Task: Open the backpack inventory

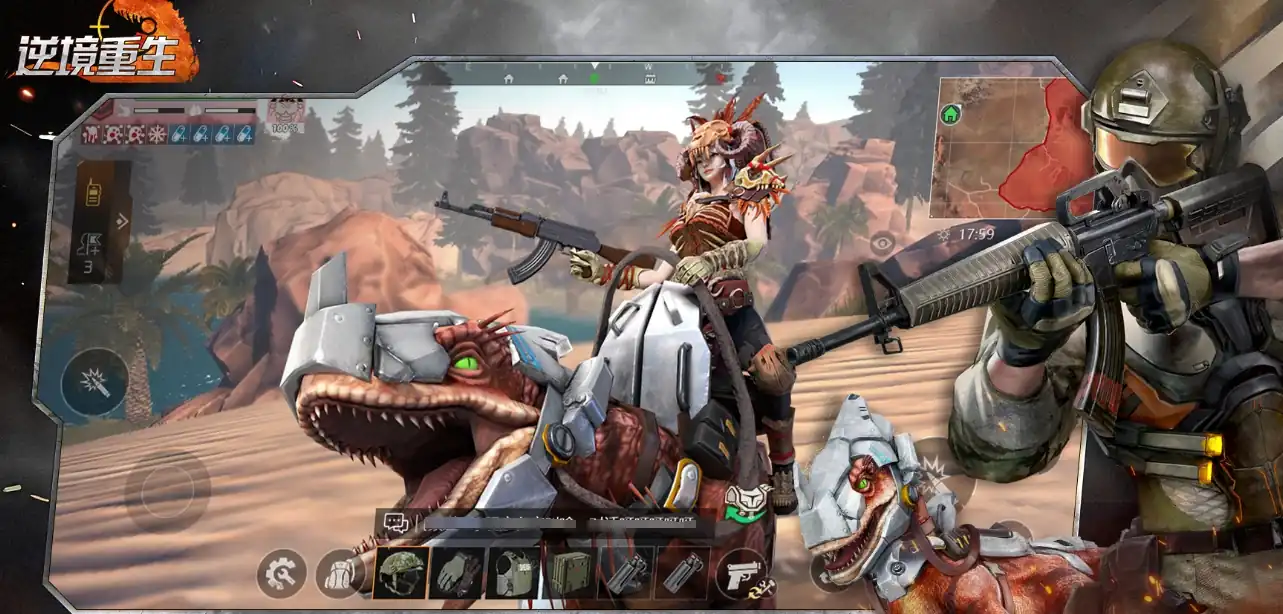Action: (337, 574)
